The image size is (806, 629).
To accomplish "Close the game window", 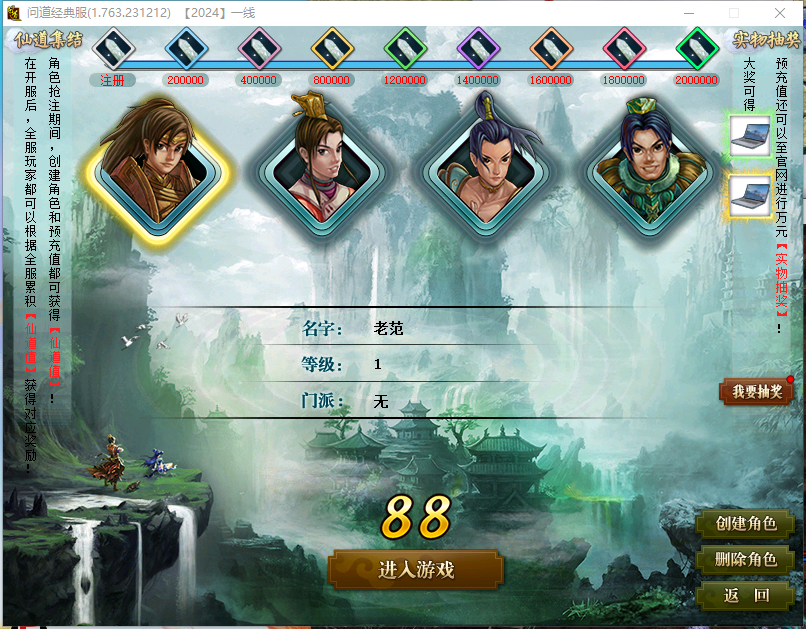I will (782, 13).
